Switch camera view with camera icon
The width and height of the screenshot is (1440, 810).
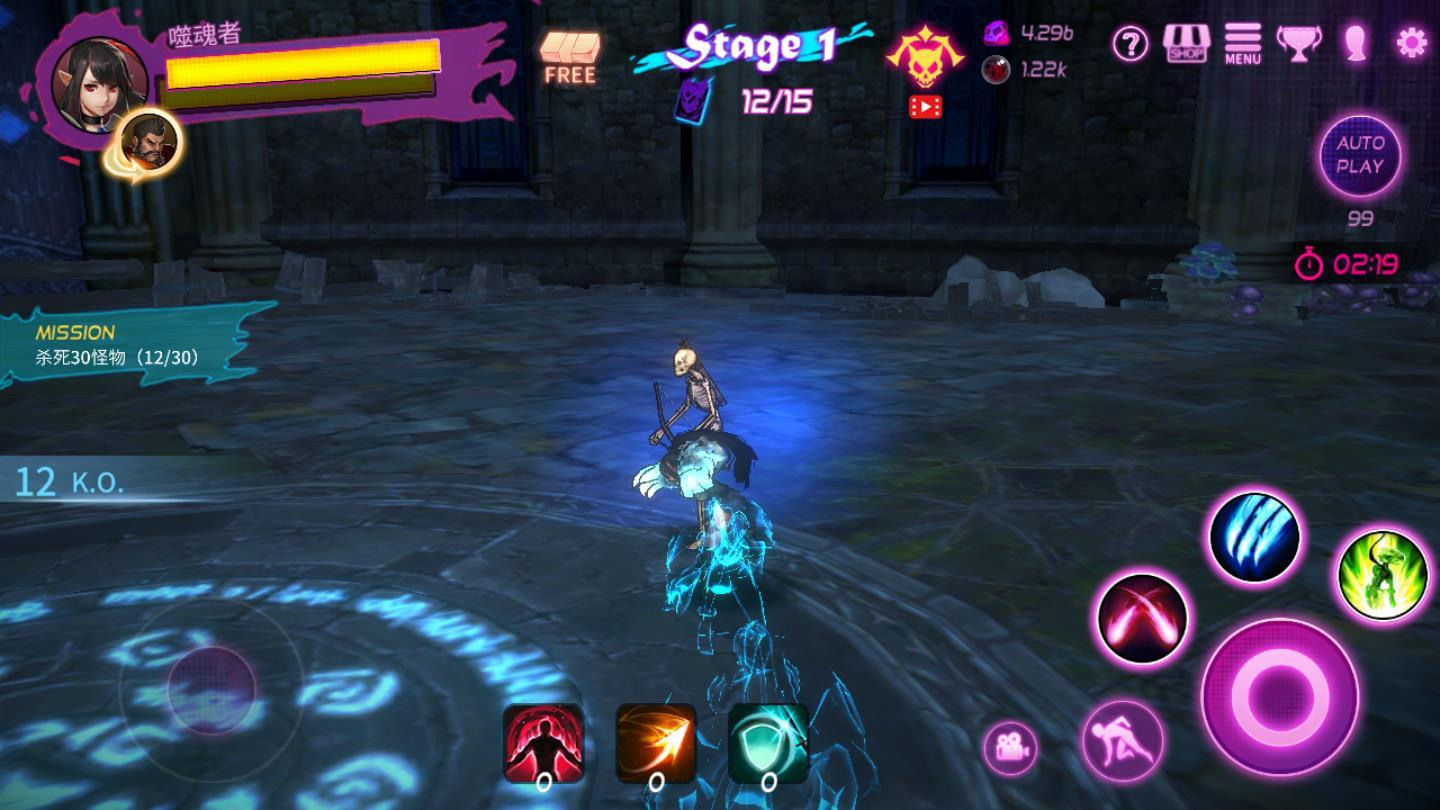point(1010,747)
